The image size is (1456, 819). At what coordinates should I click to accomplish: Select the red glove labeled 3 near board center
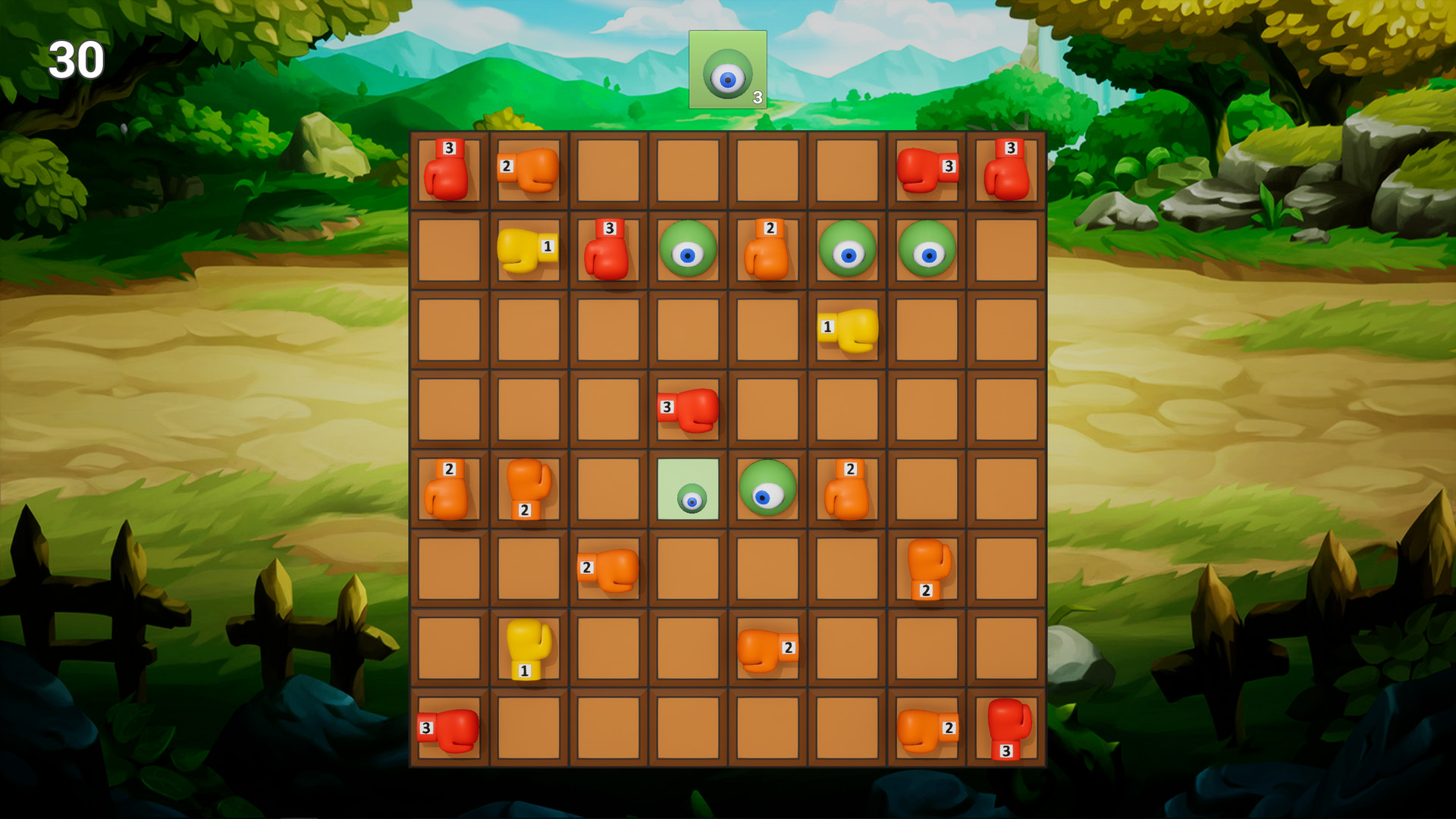(688, 409)
